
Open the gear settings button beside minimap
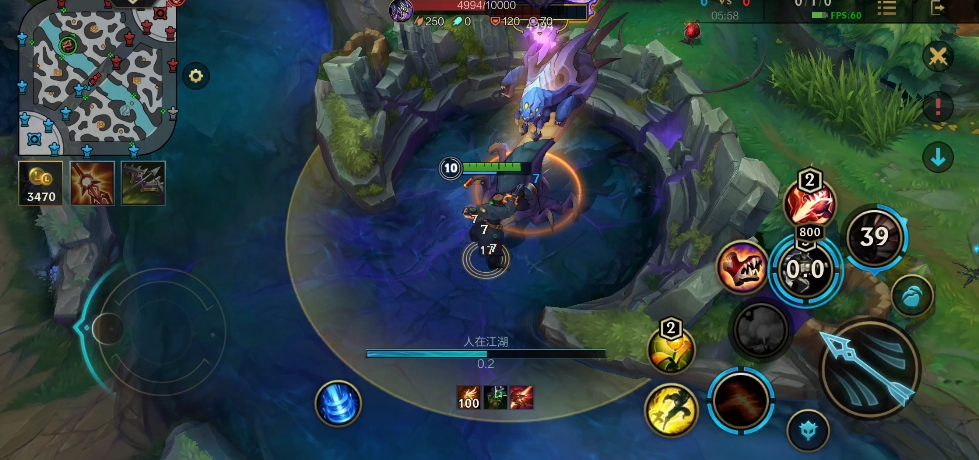point(196,76)
